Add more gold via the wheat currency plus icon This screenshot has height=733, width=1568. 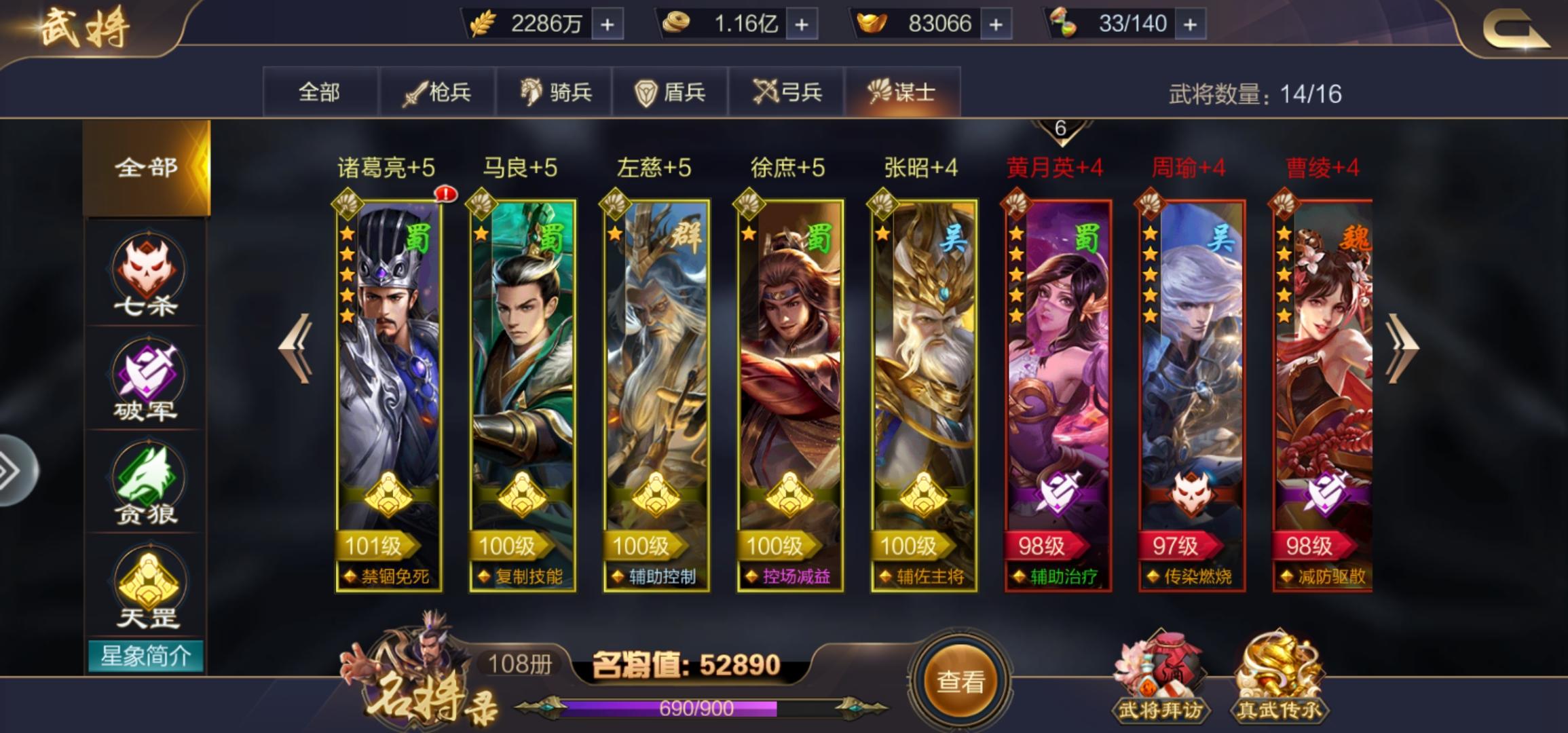606,24
